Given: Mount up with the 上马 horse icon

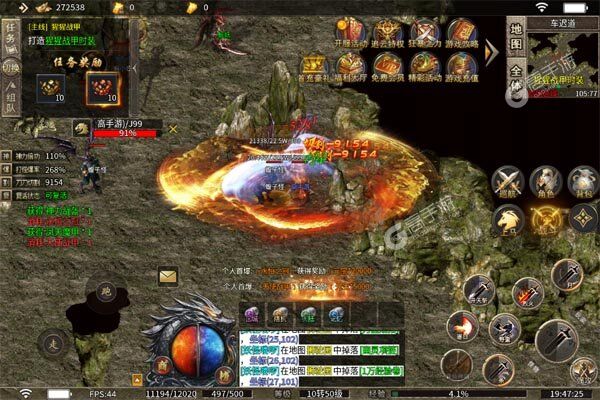Looking at the screenshot, I should (509, 219).
